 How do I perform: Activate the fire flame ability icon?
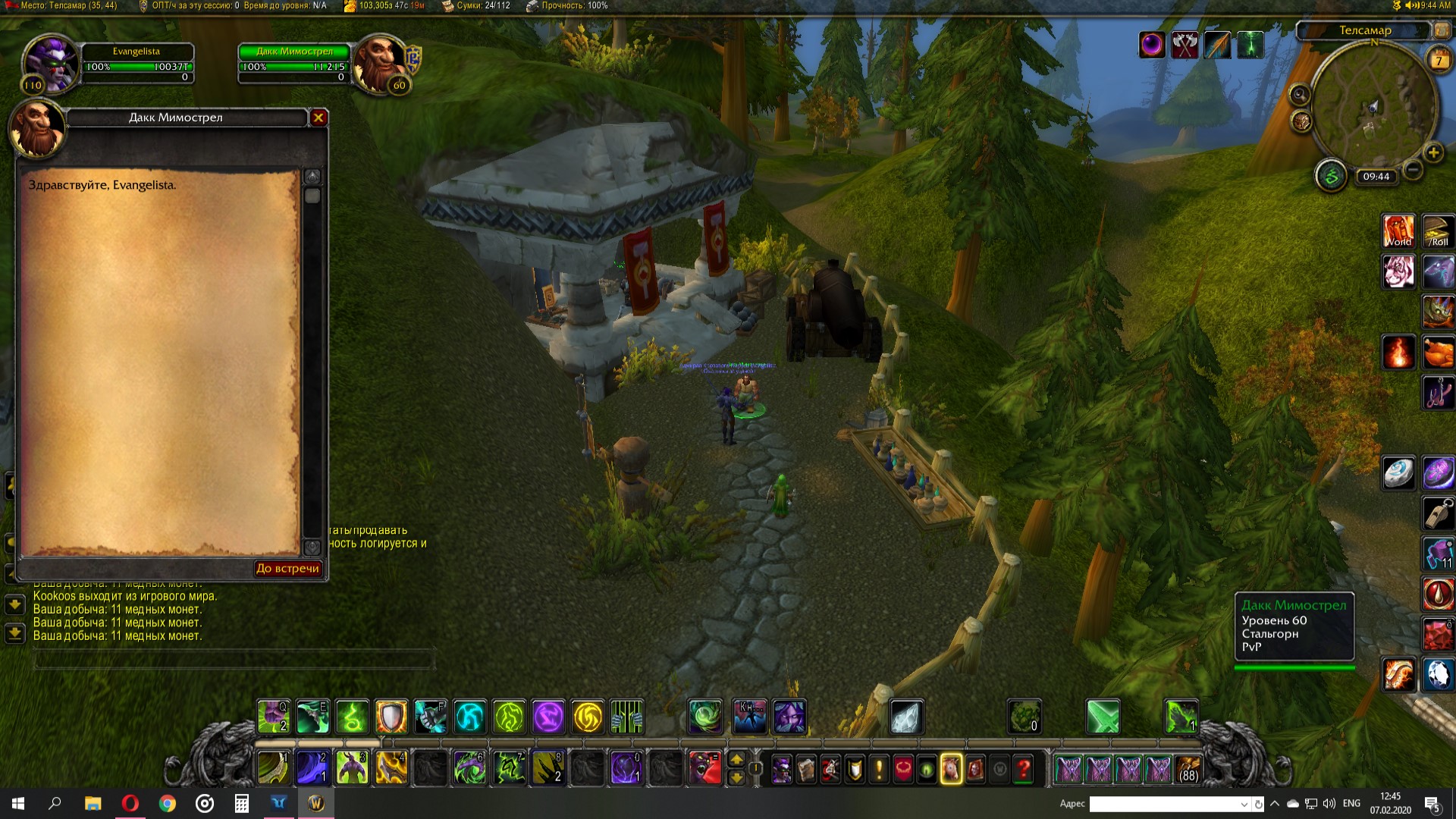click(1398, 352)
